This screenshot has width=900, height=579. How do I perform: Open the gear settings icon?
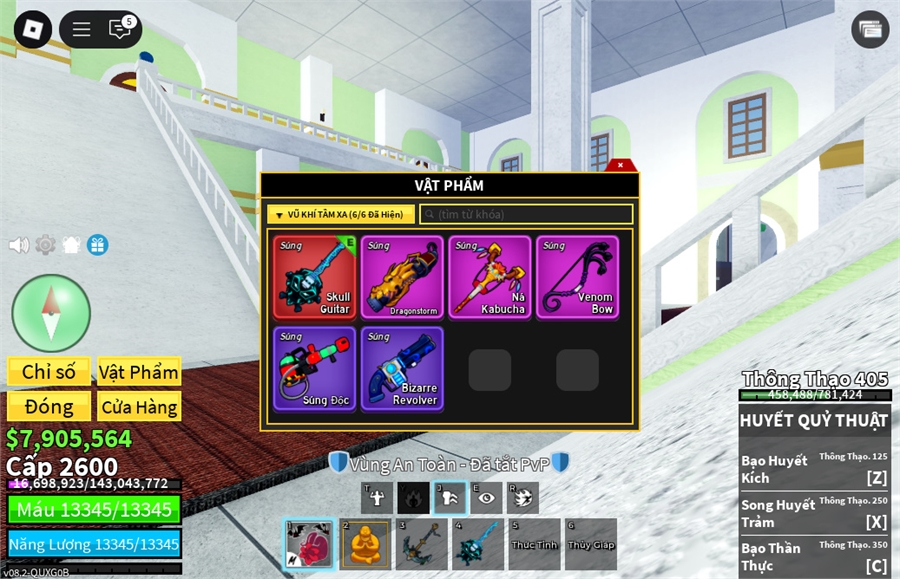click(45, 245)
